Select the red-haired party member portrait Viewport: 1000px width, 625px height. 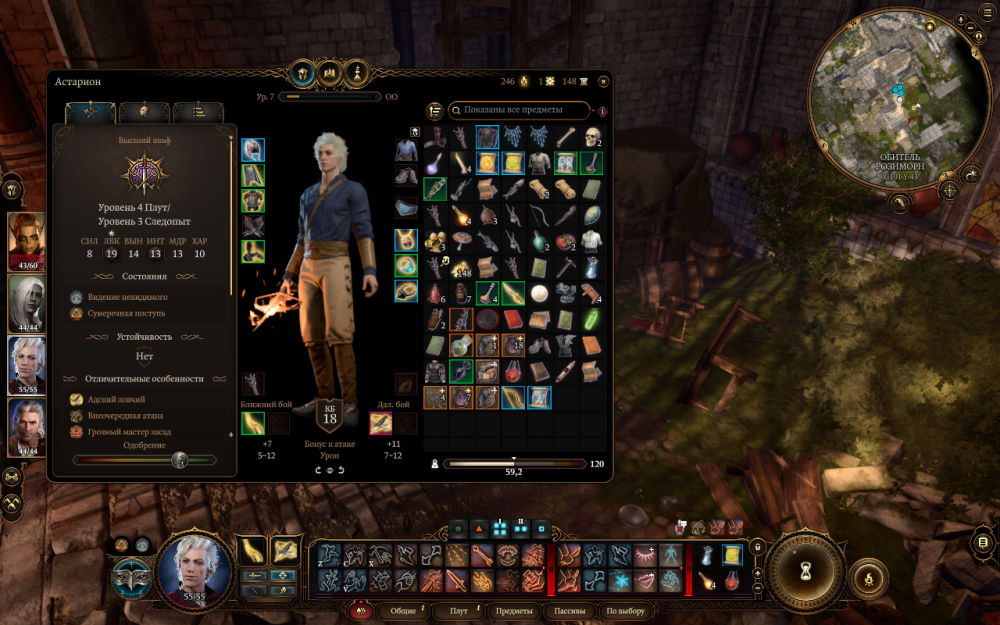click(x=27, y=238)
